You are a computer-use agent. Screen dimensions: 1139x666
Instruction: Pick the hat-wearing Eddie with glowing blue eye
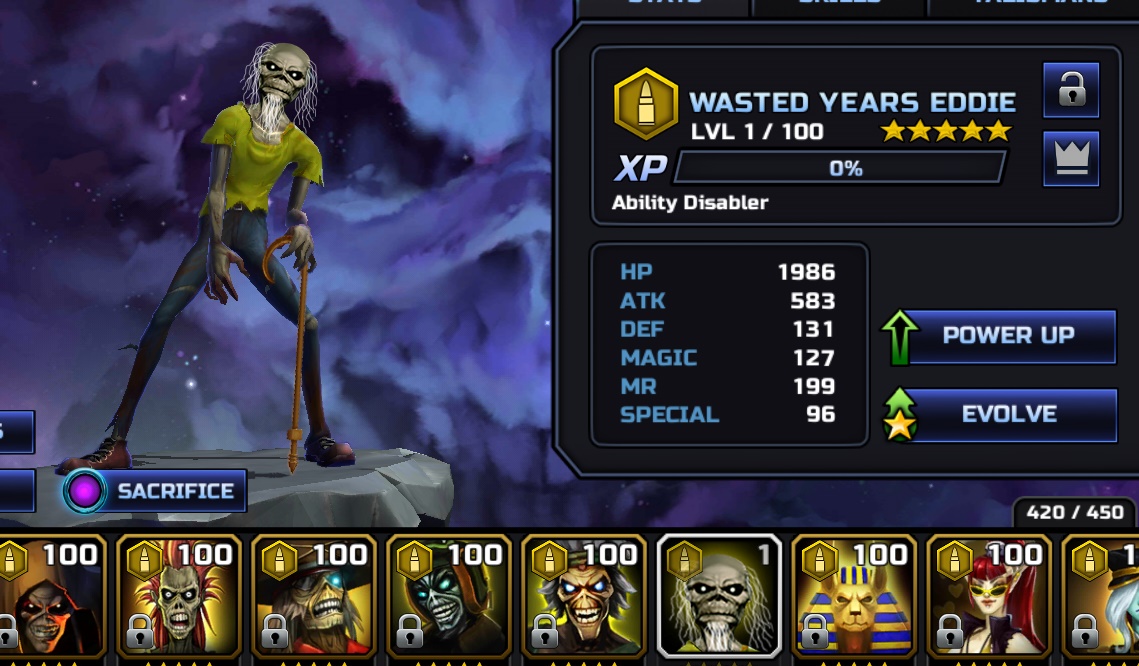tap(314, 598)
